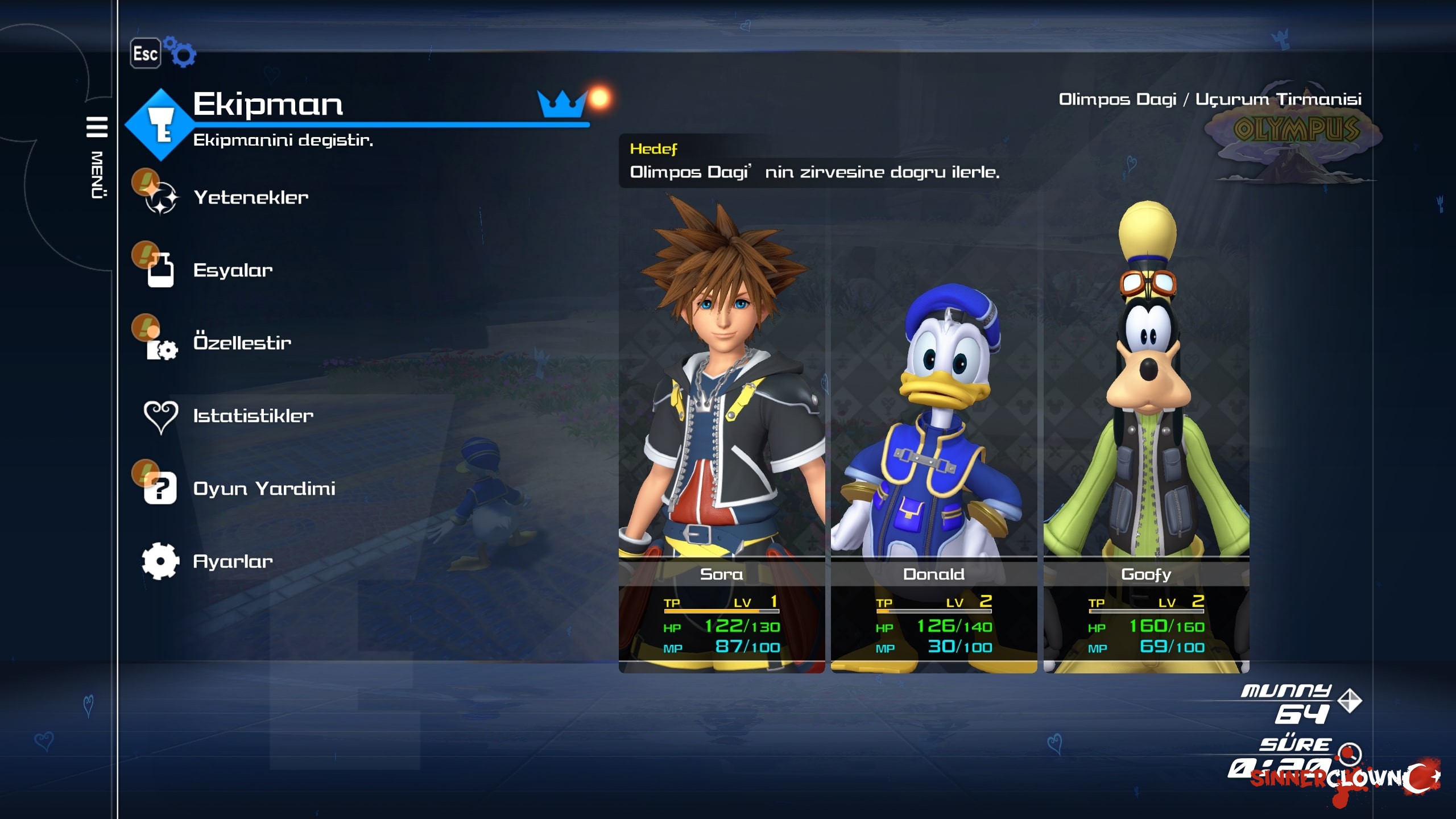Show the Istatistikler stats page
1456x819 pixels.
coord(253,416)
